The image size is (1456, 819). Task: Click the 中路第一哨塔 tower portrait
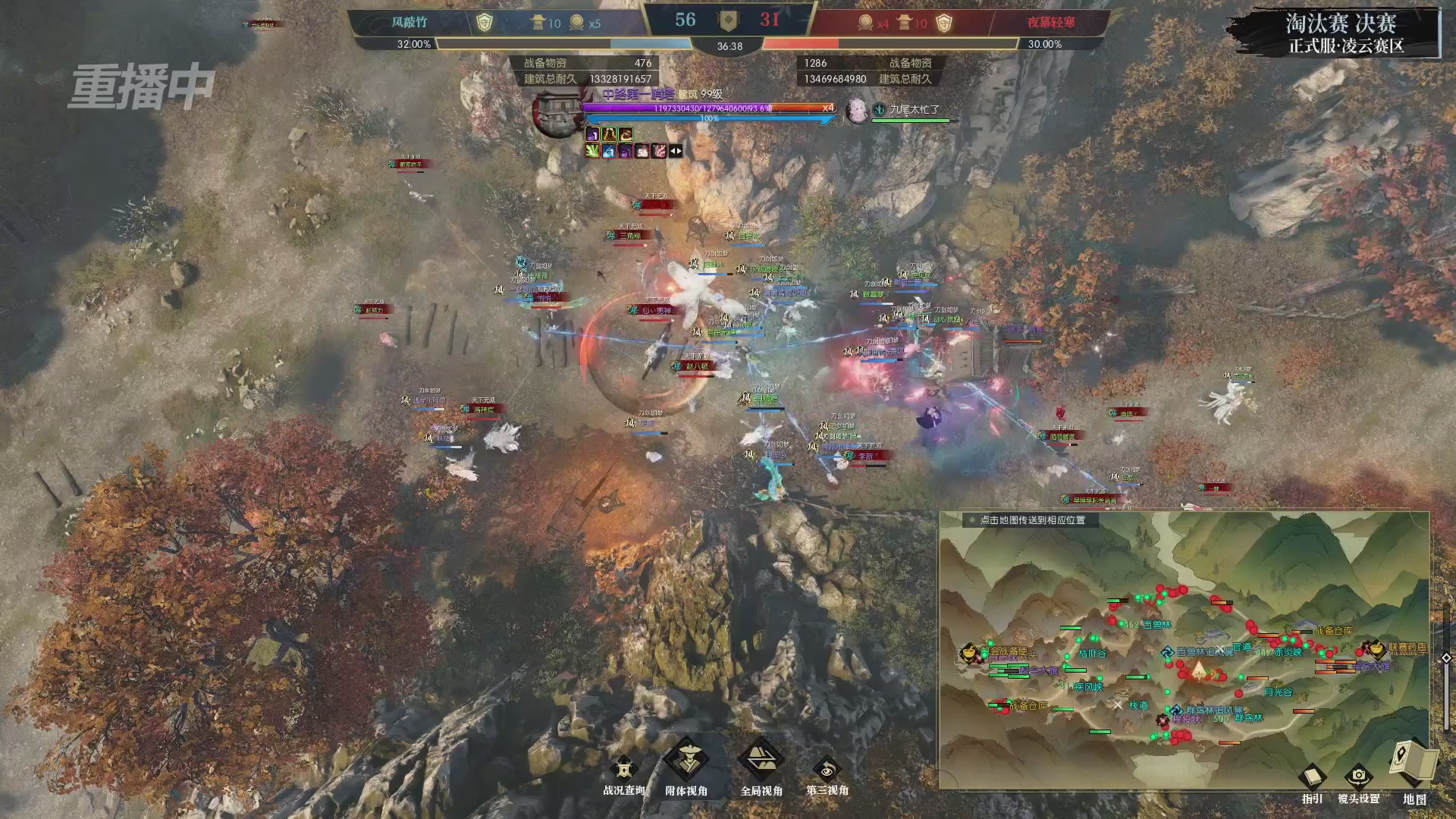pyautogui.click(x=557, y=114)
